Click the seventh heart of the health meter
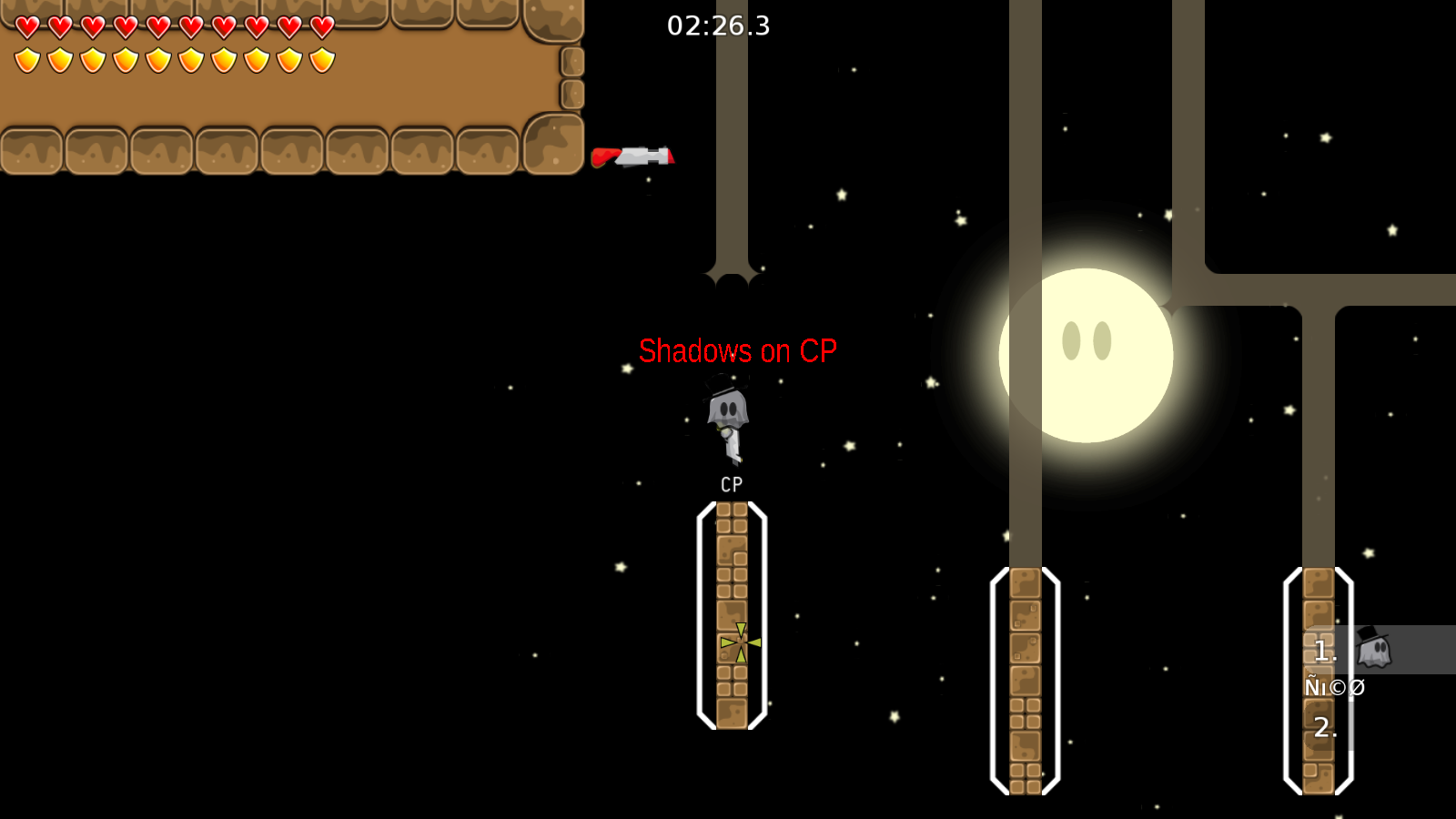Image resolution: width=1456 pixels, height=819 pixels. (222, 25)
